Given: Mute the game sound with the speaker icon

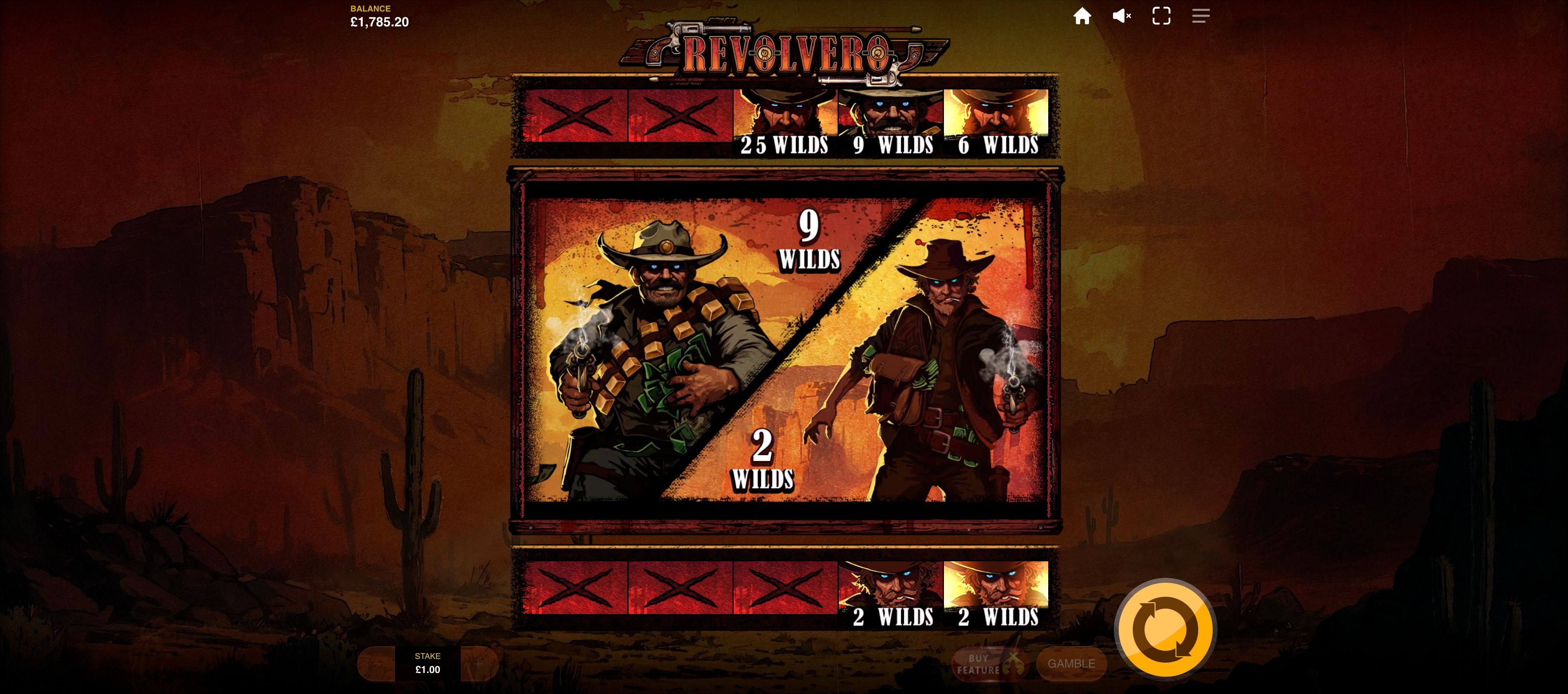Looking at the screenshot, I should click(x=1121, y=16).
